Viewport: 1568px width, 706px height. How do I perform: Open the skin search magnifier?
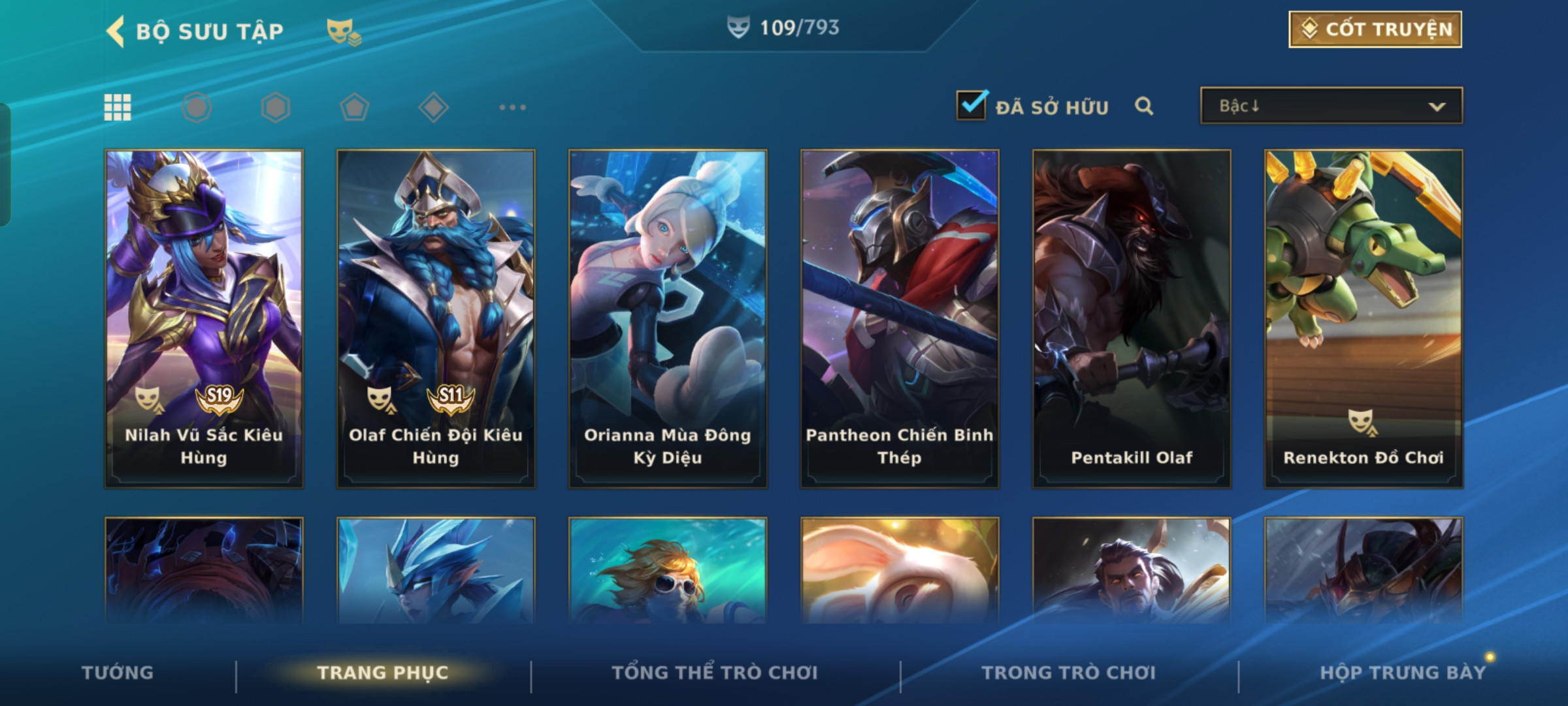click(x=1144, y=106)
